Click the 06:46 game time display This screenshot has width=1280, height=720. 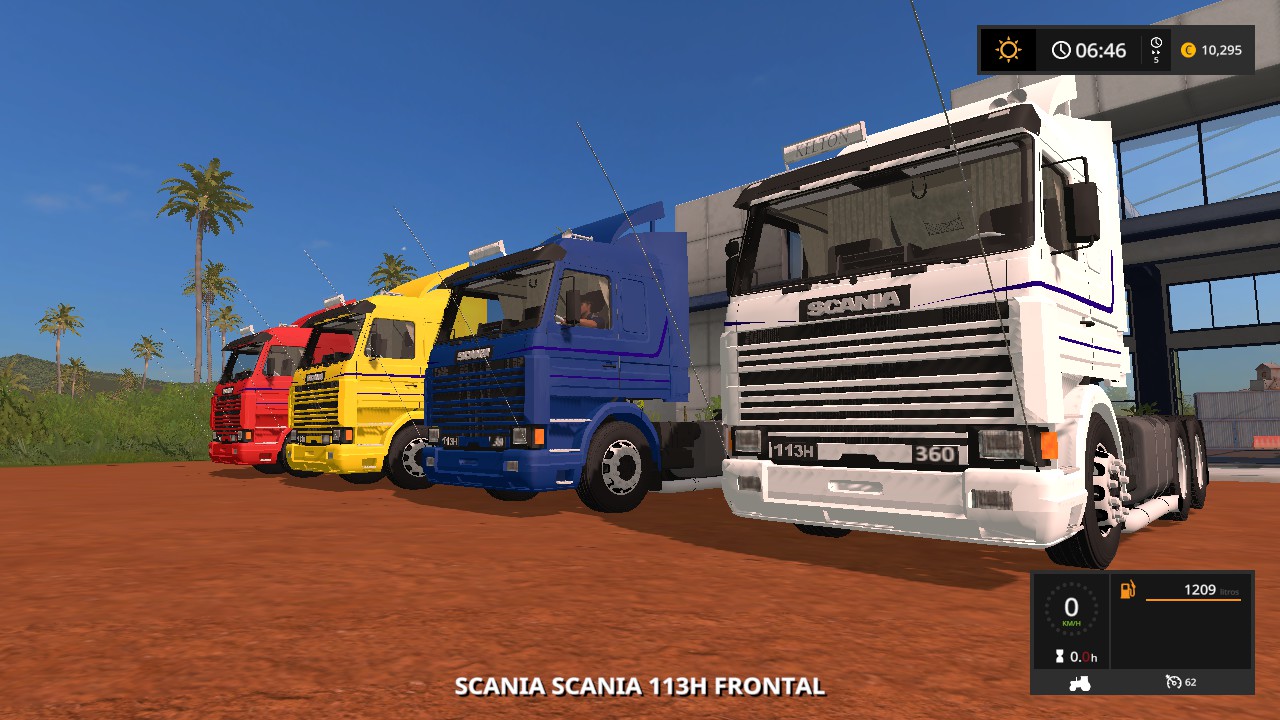point(1101,49)
